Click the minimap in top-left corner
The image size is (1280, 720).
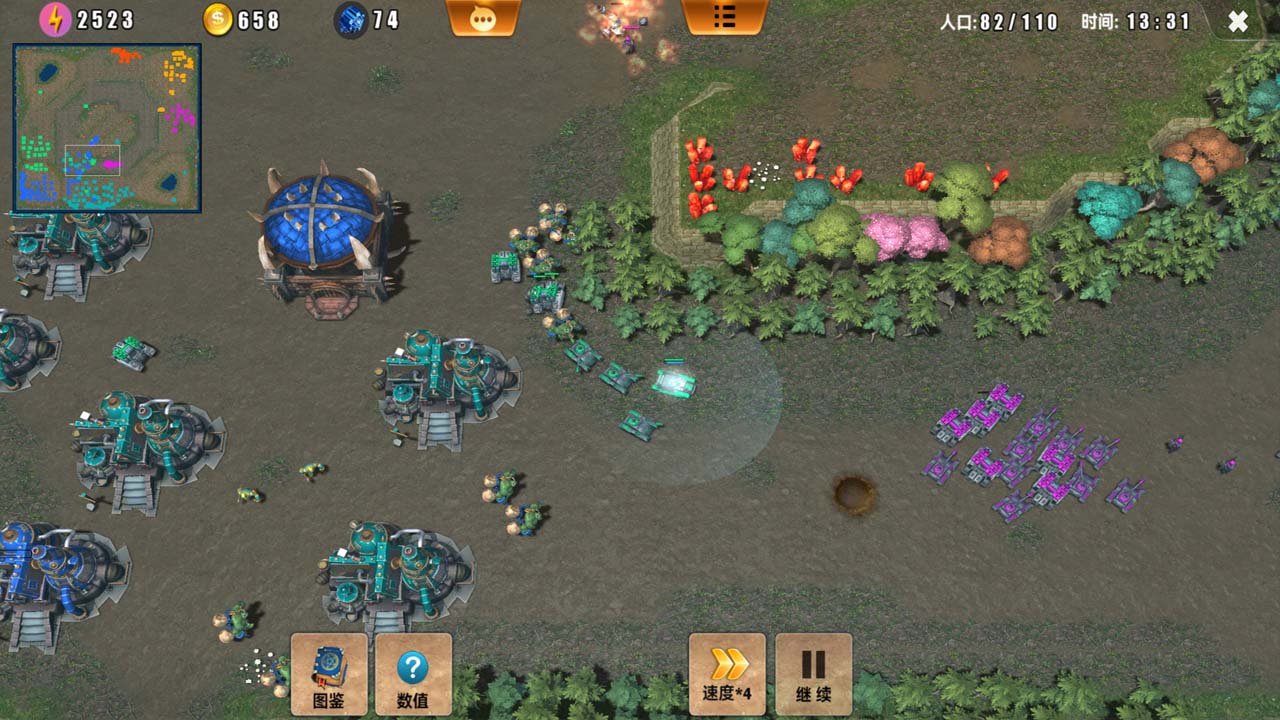click(x=105, y=125)
